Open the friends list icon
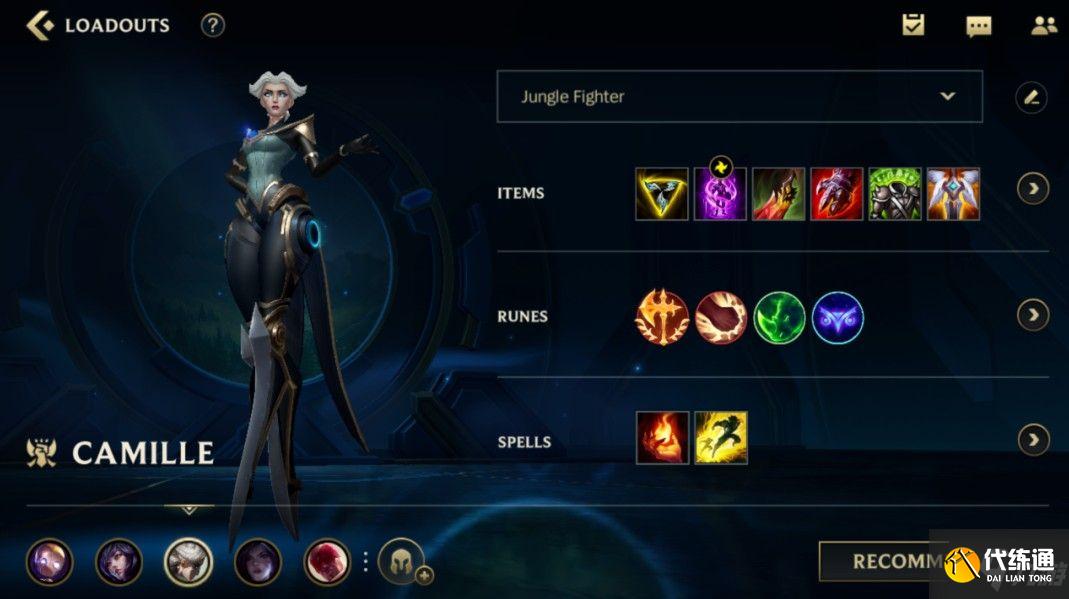The width and height of the screenshot is (1069, 599). click(x=1043, y=25)
